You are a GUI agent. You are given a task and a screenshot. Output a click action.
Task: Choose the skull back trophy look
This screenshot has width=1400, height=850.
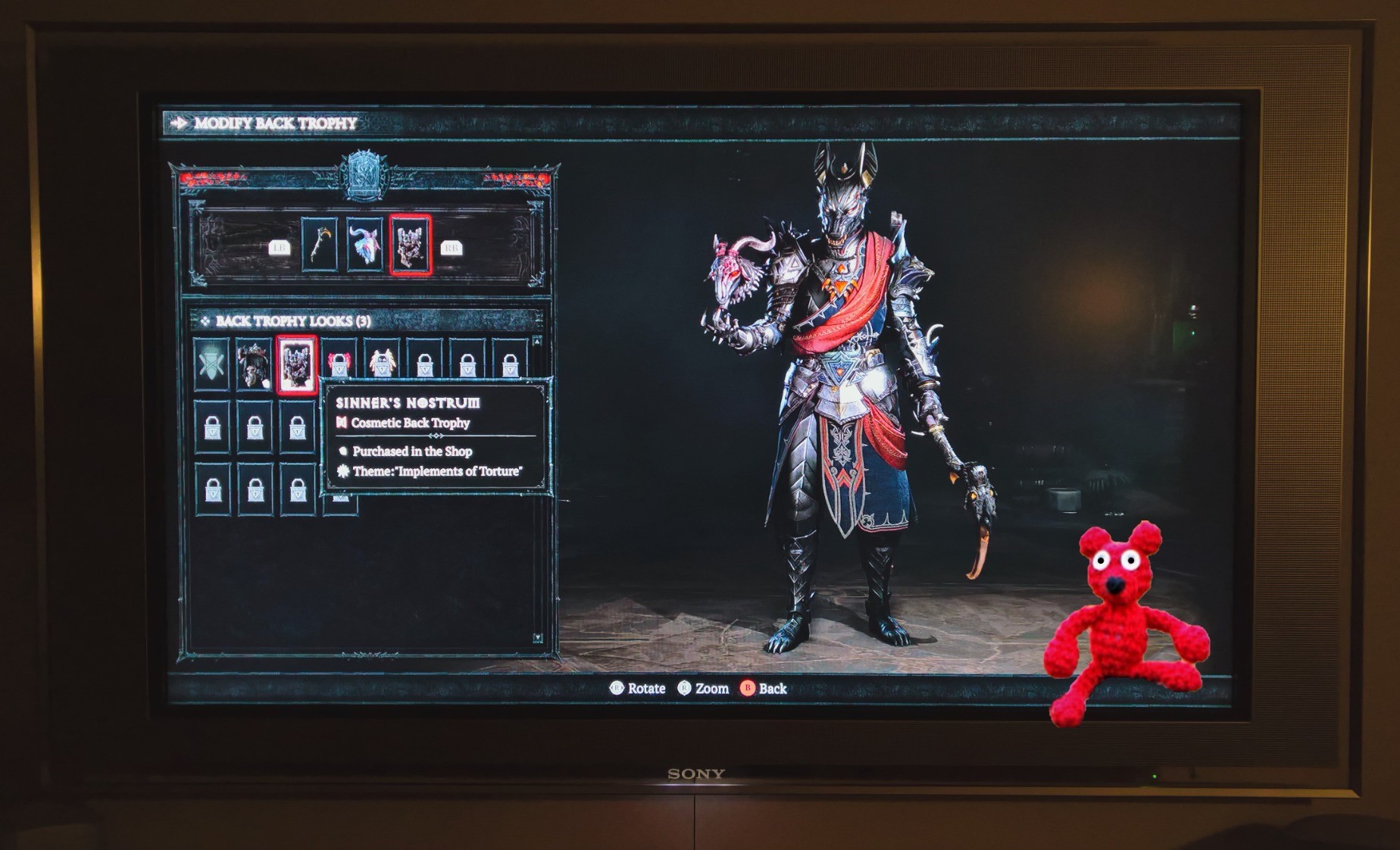click(x=254, y=364)
